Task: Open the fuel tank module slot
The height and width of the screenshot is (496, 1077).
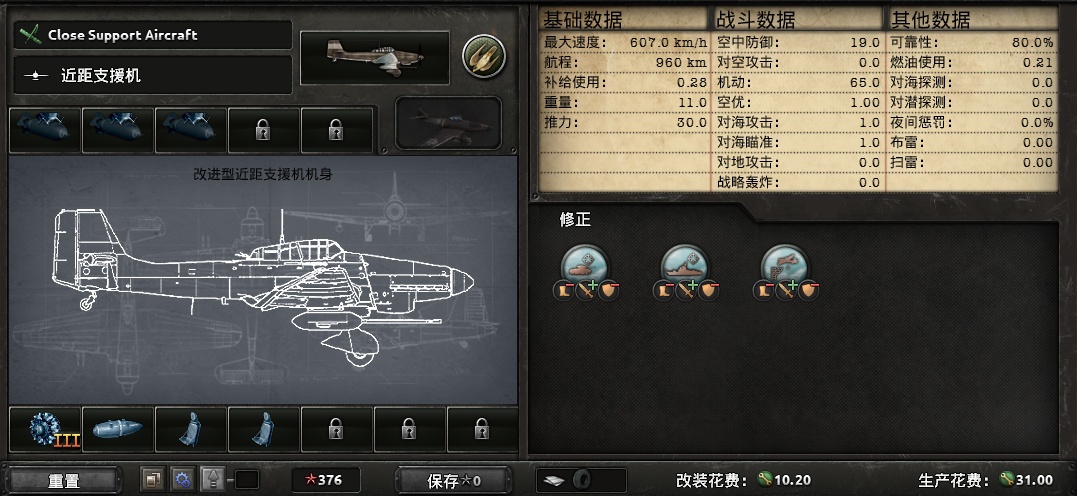Action: pos(118,429)
